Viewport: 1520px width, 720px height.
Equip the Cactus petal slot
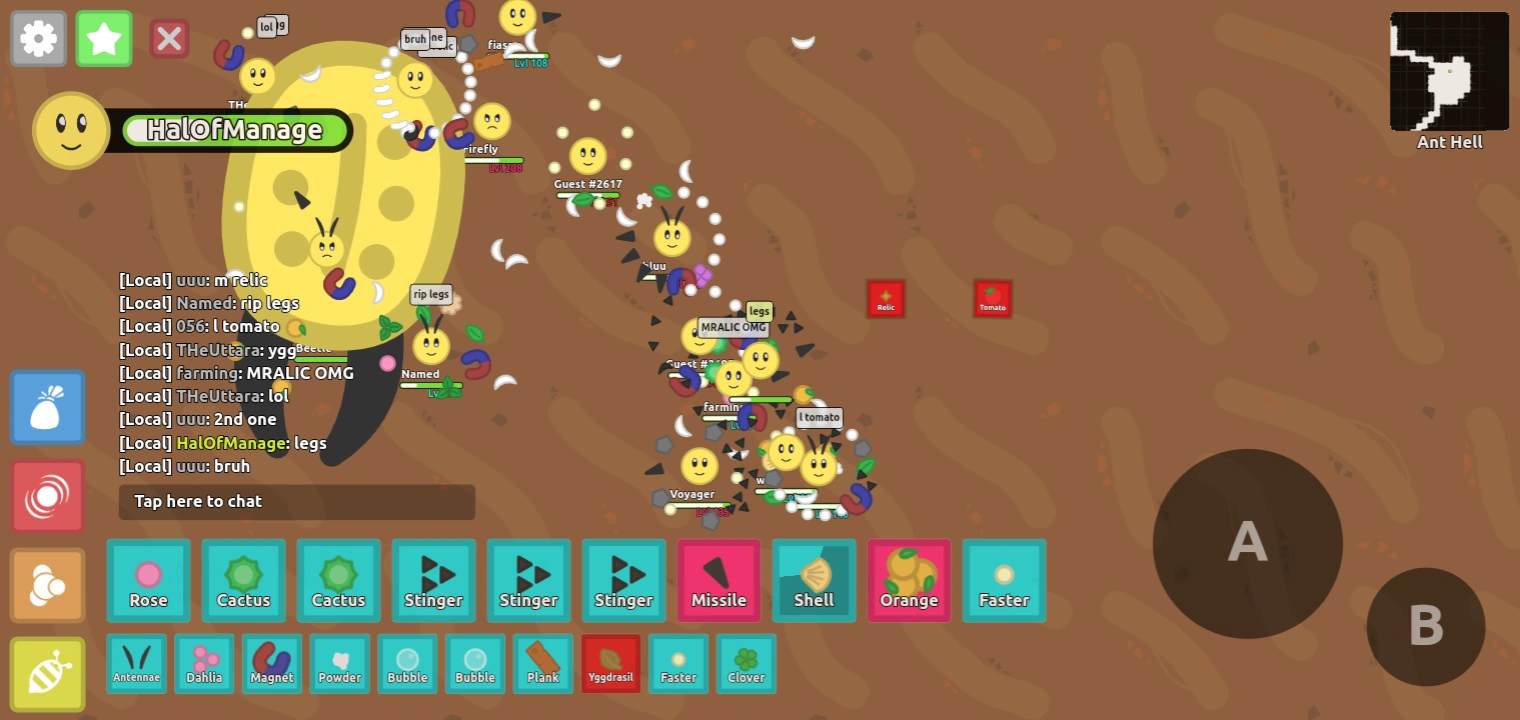click(243, 580)
